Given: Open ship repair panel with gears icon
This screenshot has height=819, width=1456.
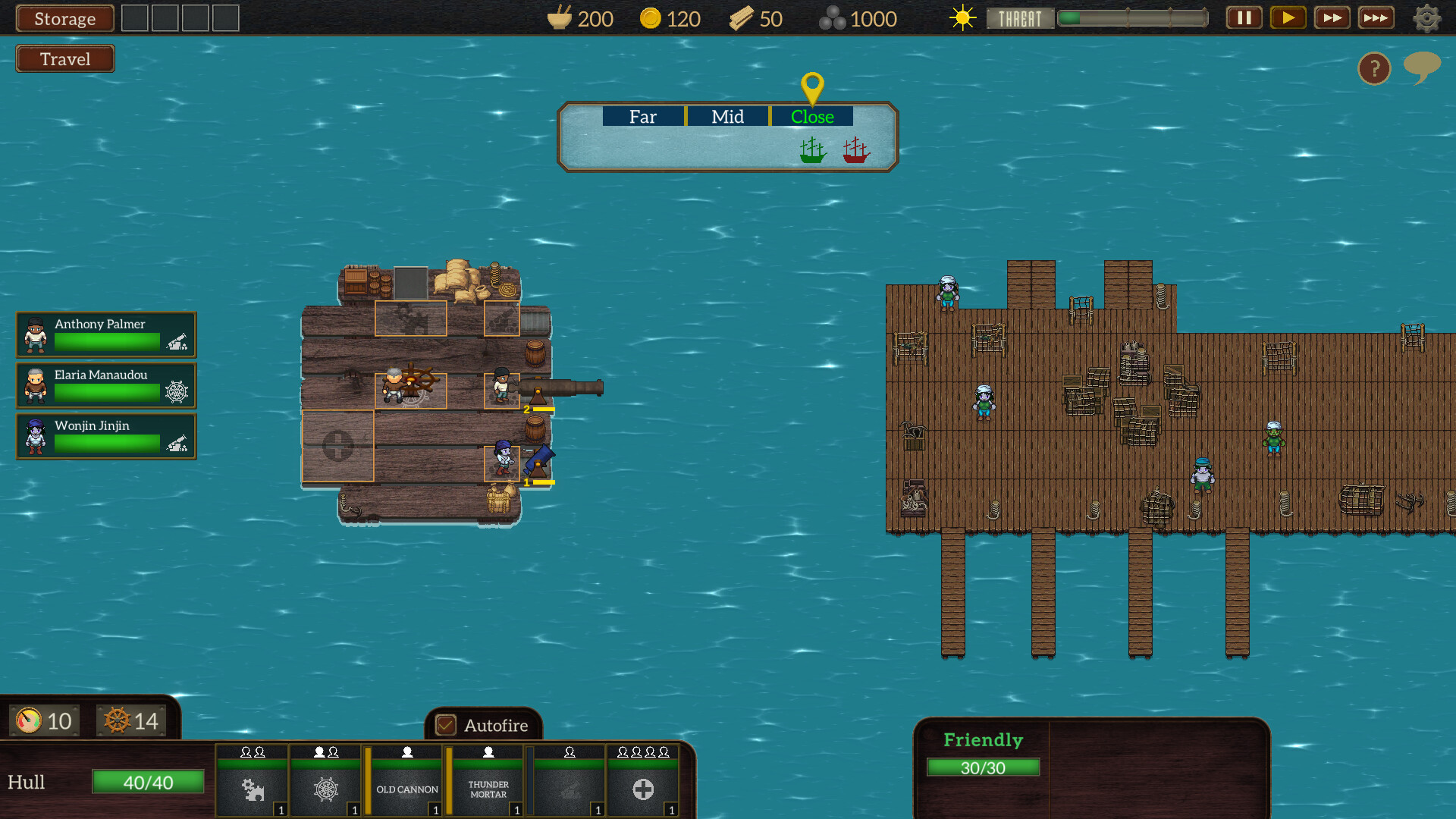Looking at the screenshot, I should point(253,789).
